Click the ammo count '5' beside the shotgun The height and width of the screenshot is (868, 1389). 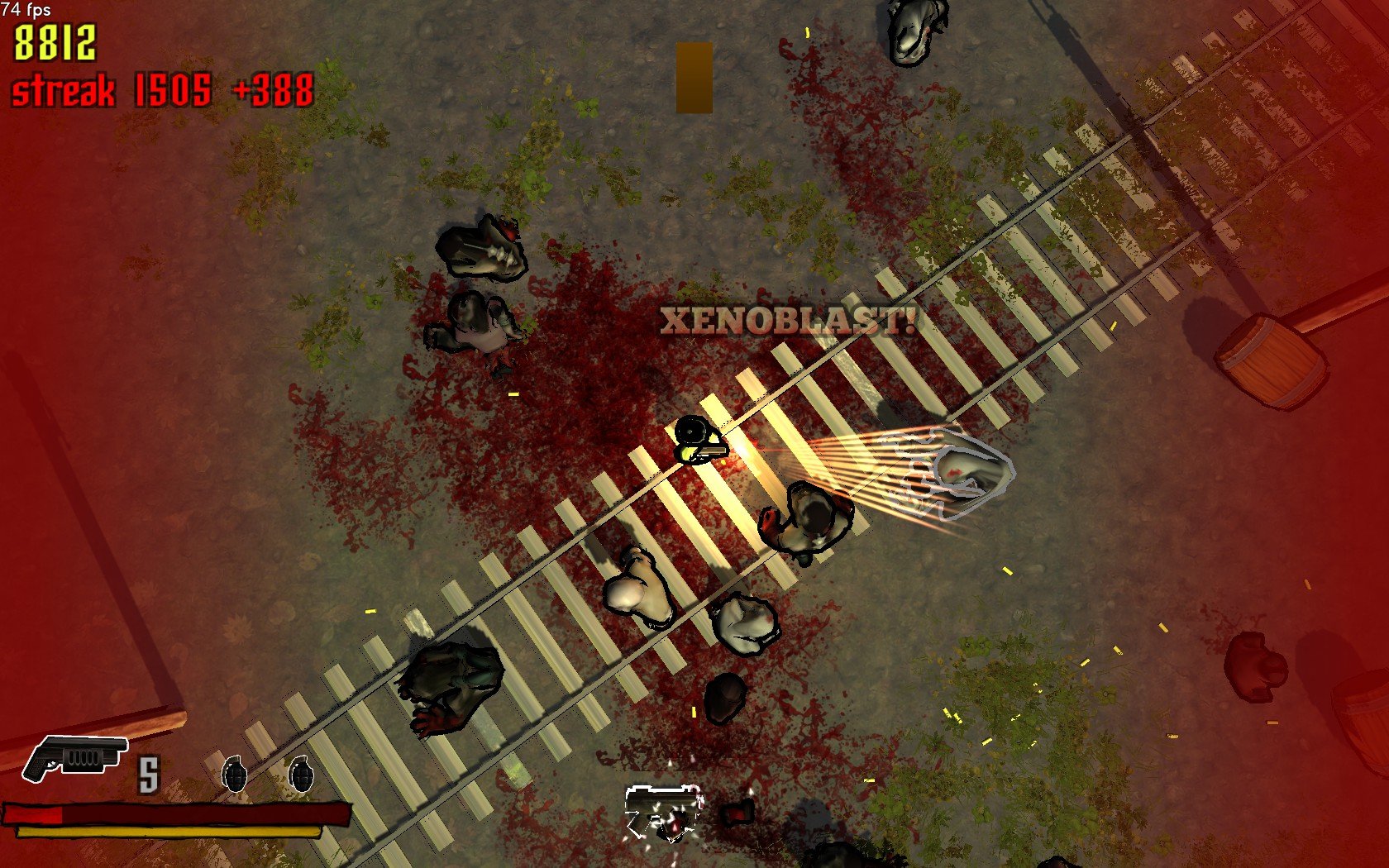click(149, 775)
